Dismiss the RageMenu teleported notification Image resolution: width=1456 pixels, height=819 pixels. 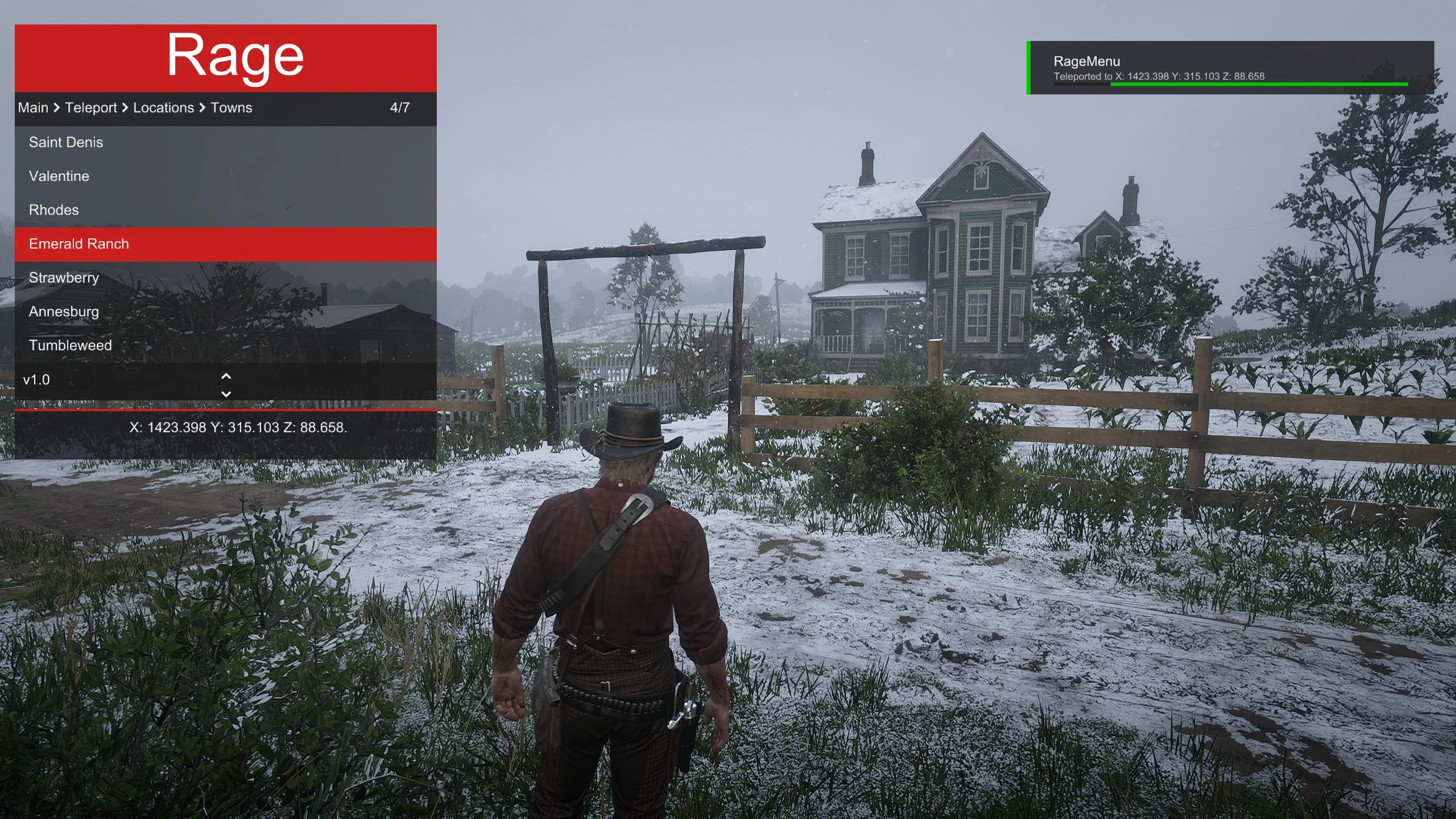tap(1231, 68)
